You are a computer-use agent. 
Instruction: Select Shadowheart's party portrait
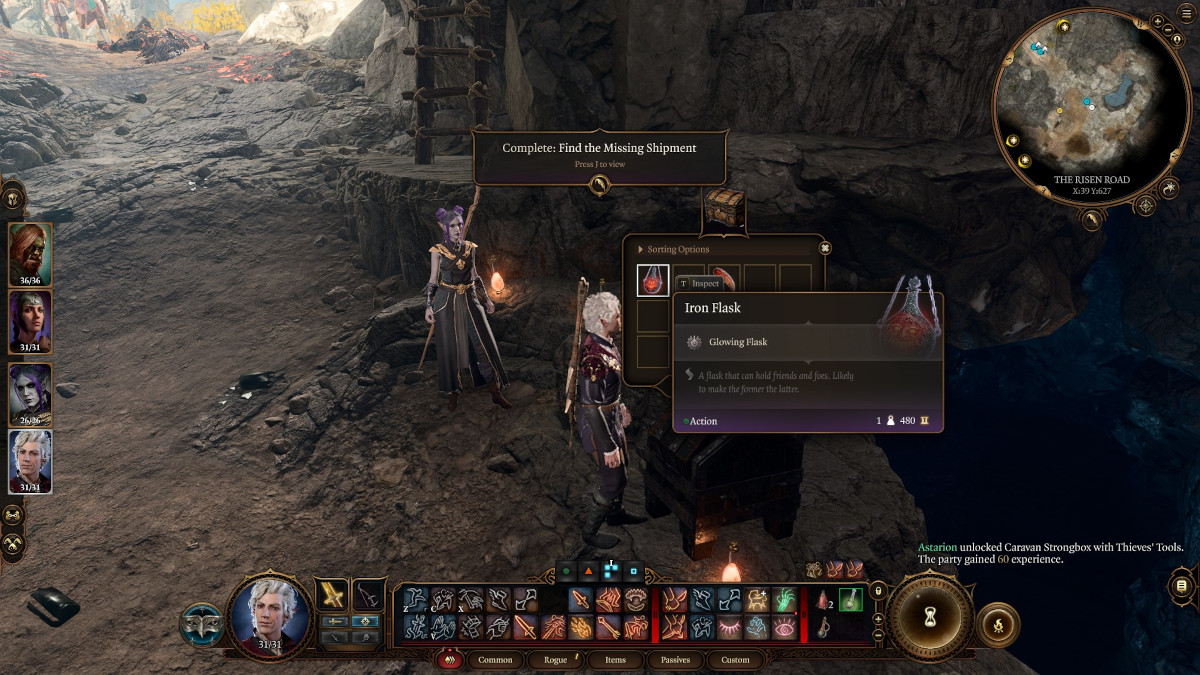pyautogui.click(x=30, y=320)
